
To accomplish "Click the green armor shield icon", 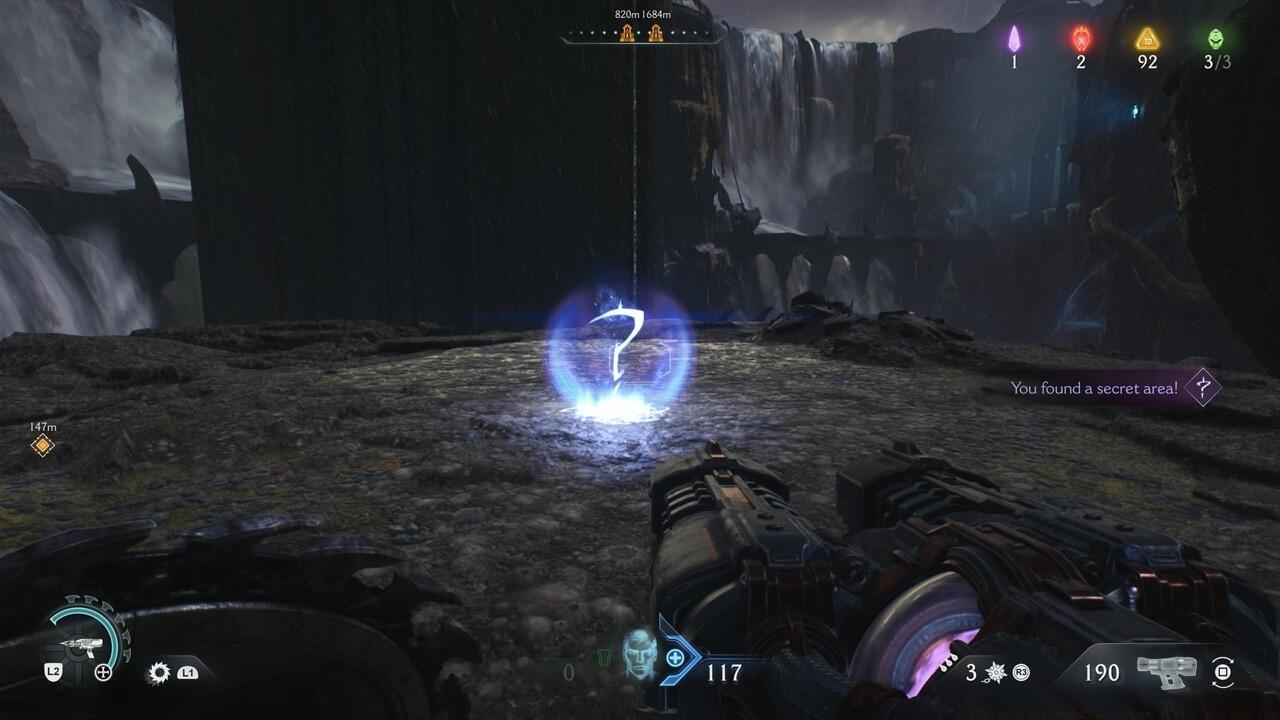I will [601, 659].
